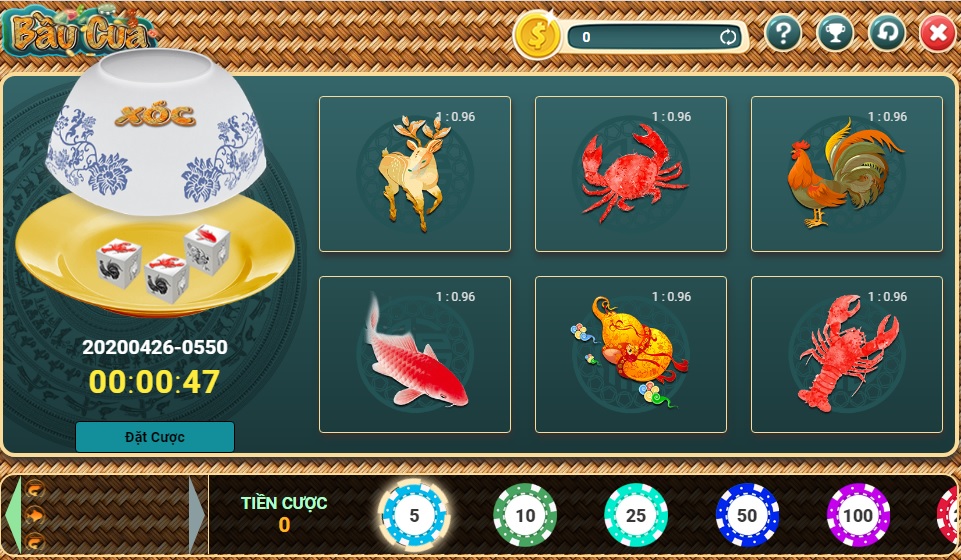Screen dimensions: 961x560
Task: Open the trophy leaderboard
Action: pos(835,34)
